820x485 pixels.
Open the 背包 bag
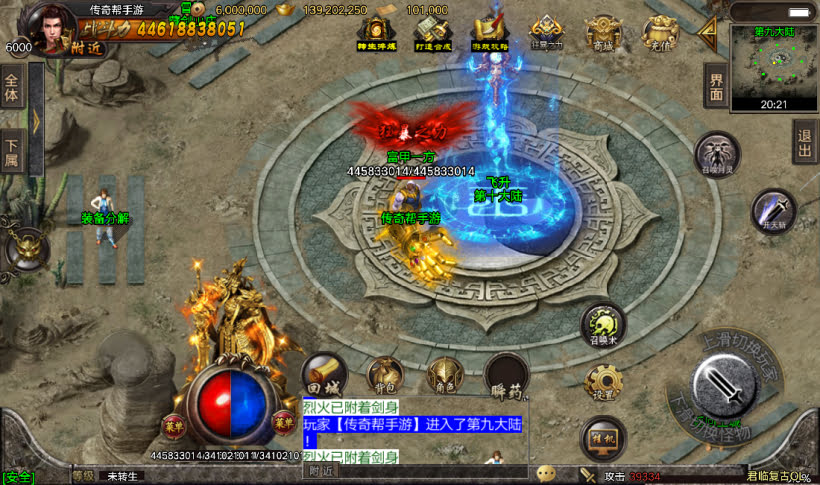pos(385,376)
